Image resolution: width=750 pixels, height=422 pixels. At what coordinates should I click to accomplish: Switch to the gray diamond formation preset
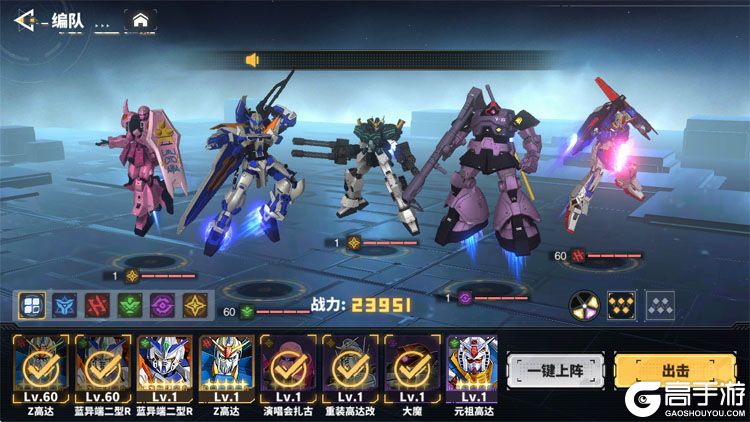[x=659, y=306]
